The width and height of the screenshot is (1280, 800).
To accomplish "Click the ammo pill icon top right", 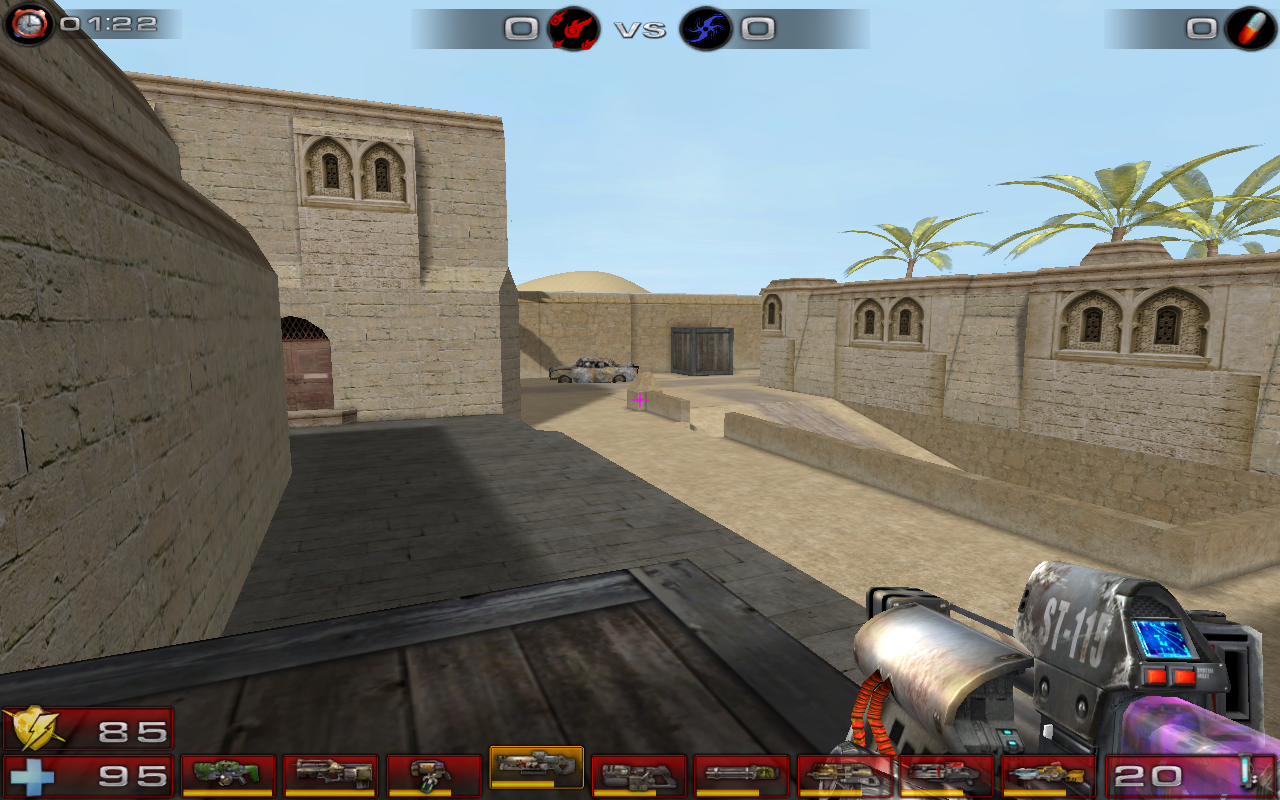I will point(1249,28).
